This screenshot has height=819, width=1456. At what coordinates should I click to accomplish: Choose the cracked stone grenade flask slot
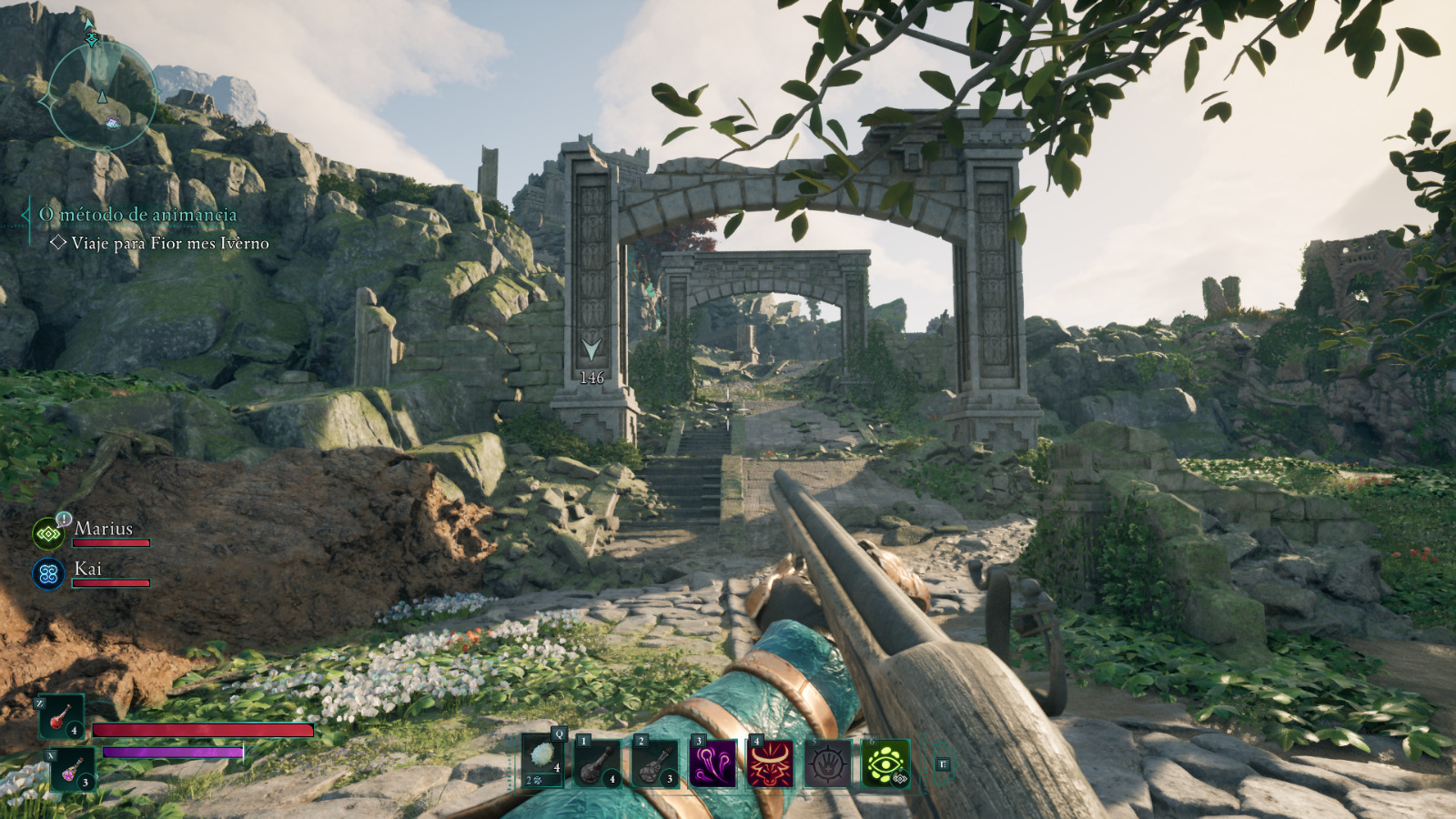(655, 763)
